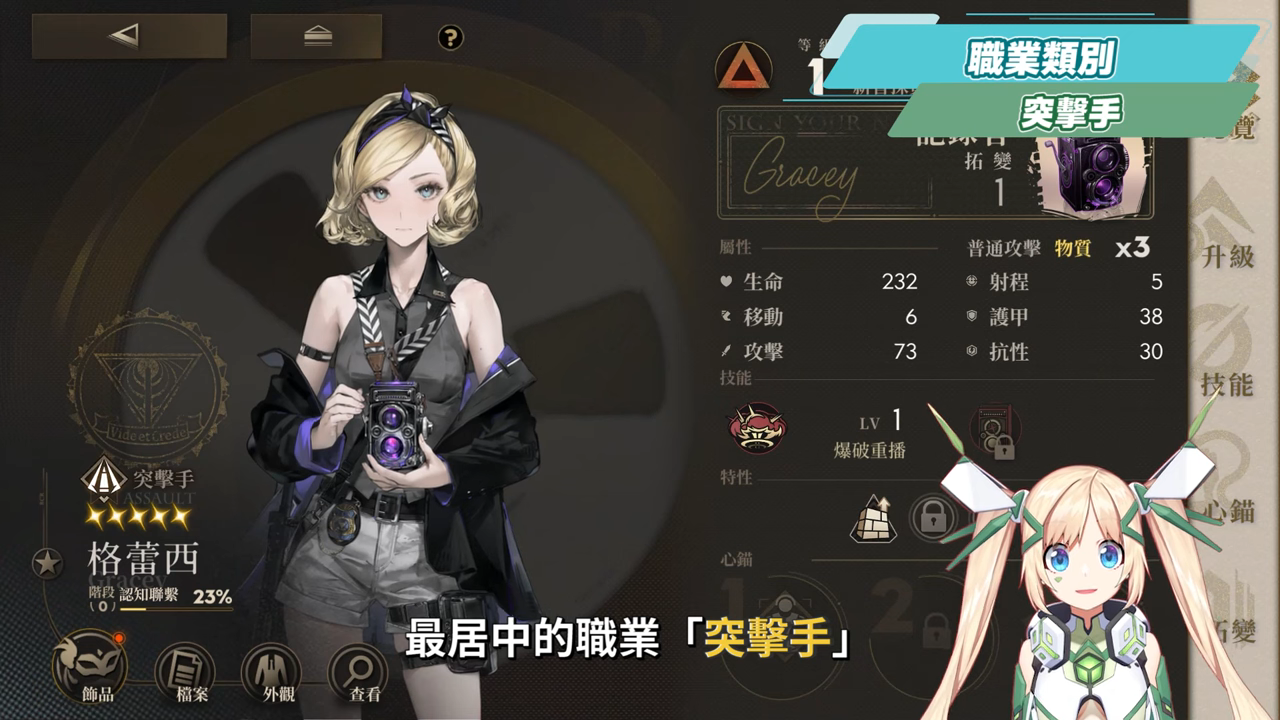Switch to the 心錨 anchor tab
The width and height of the screenshot is (1280, 720).
(x=1227, y=490)
